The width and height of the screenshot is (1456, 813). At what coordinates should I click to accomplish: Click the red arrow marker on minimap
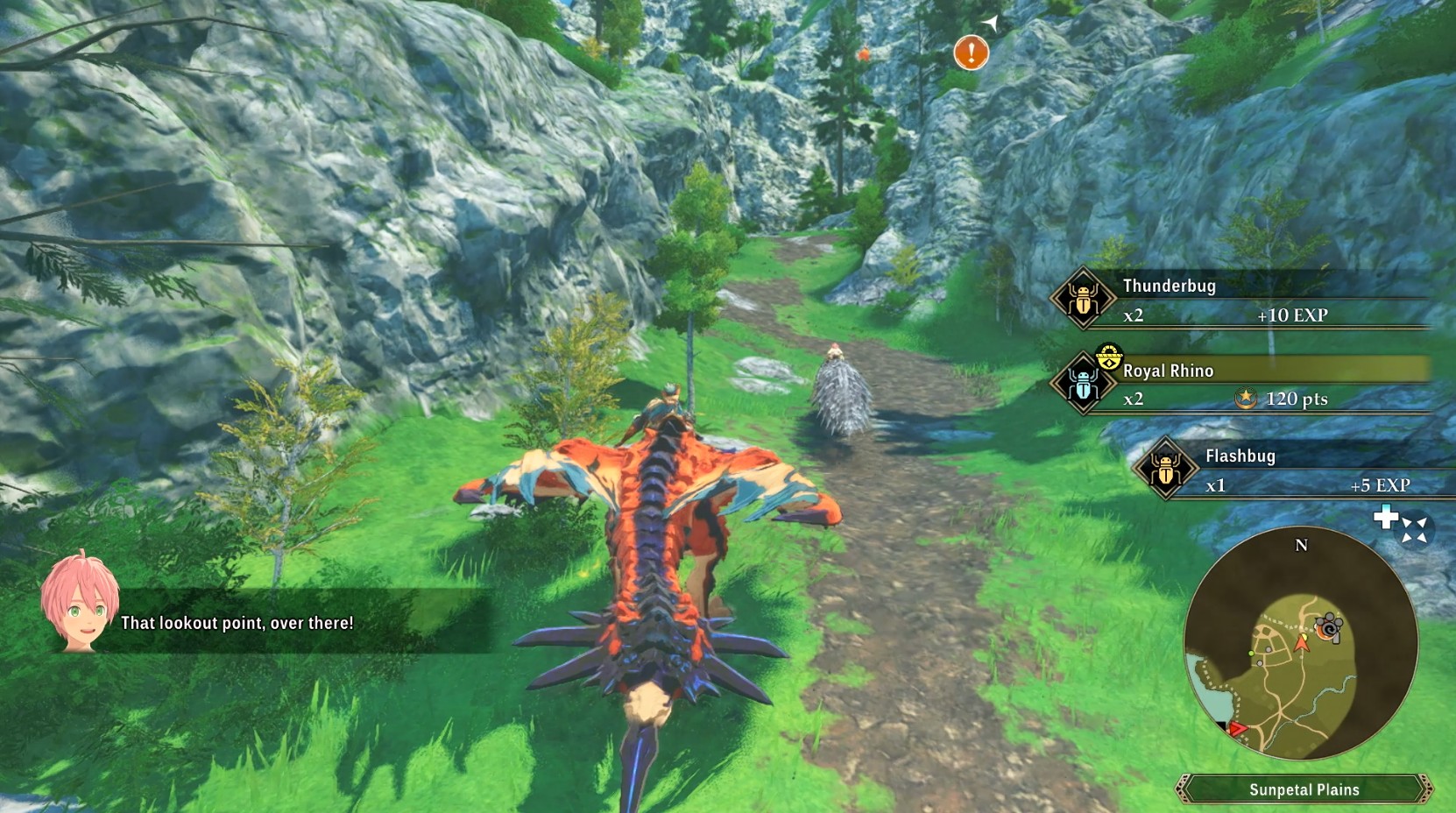coord(1237,729)
